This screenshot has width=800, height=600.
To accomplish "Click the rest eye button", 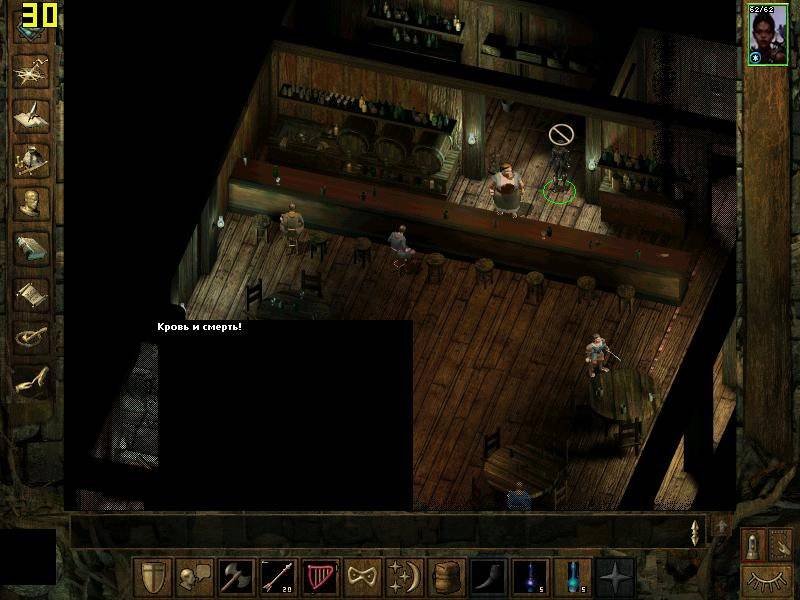I will click(766, 578).
